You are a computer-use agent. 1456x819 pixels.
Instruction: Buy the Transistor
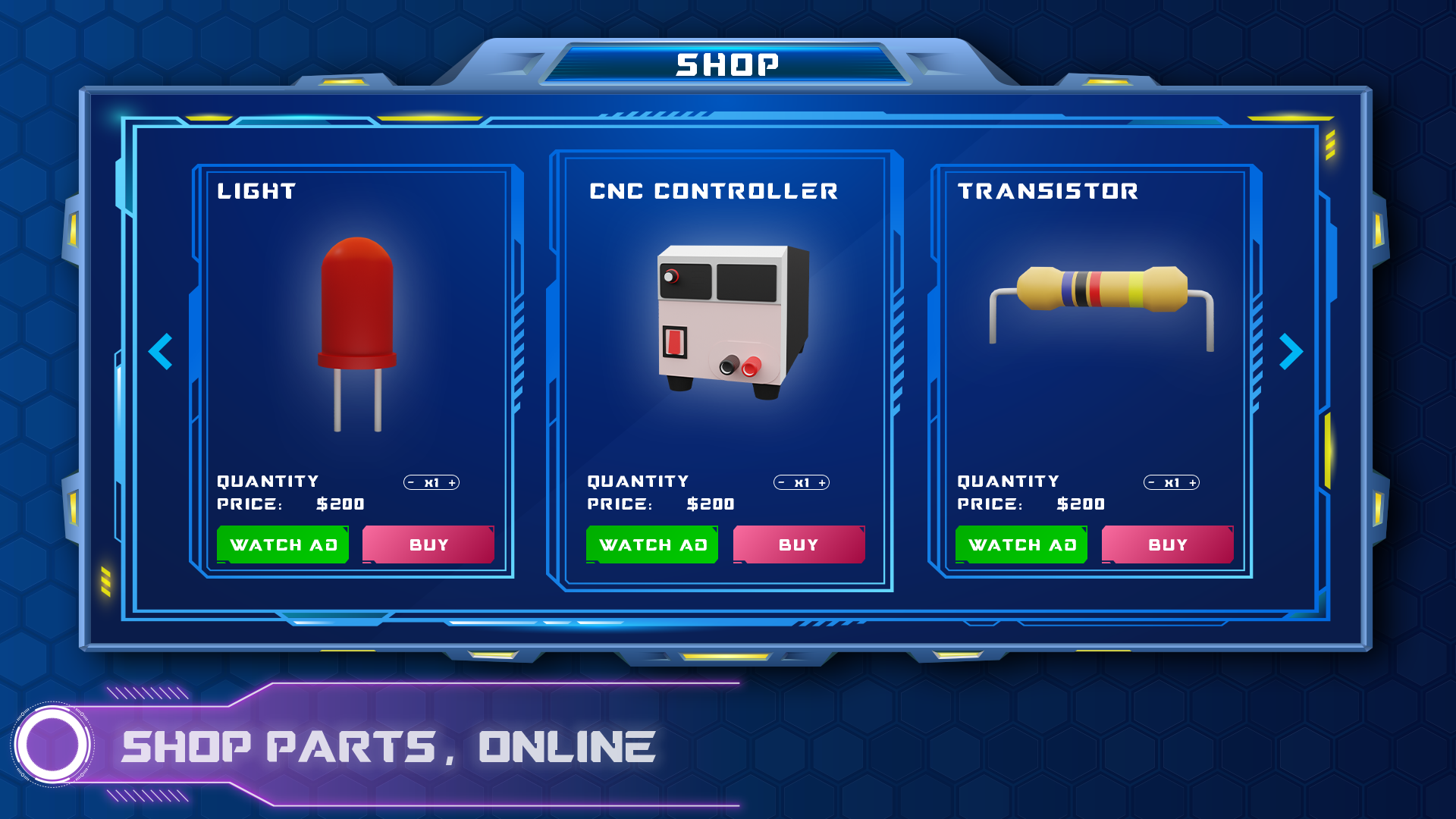point(1167,544)
